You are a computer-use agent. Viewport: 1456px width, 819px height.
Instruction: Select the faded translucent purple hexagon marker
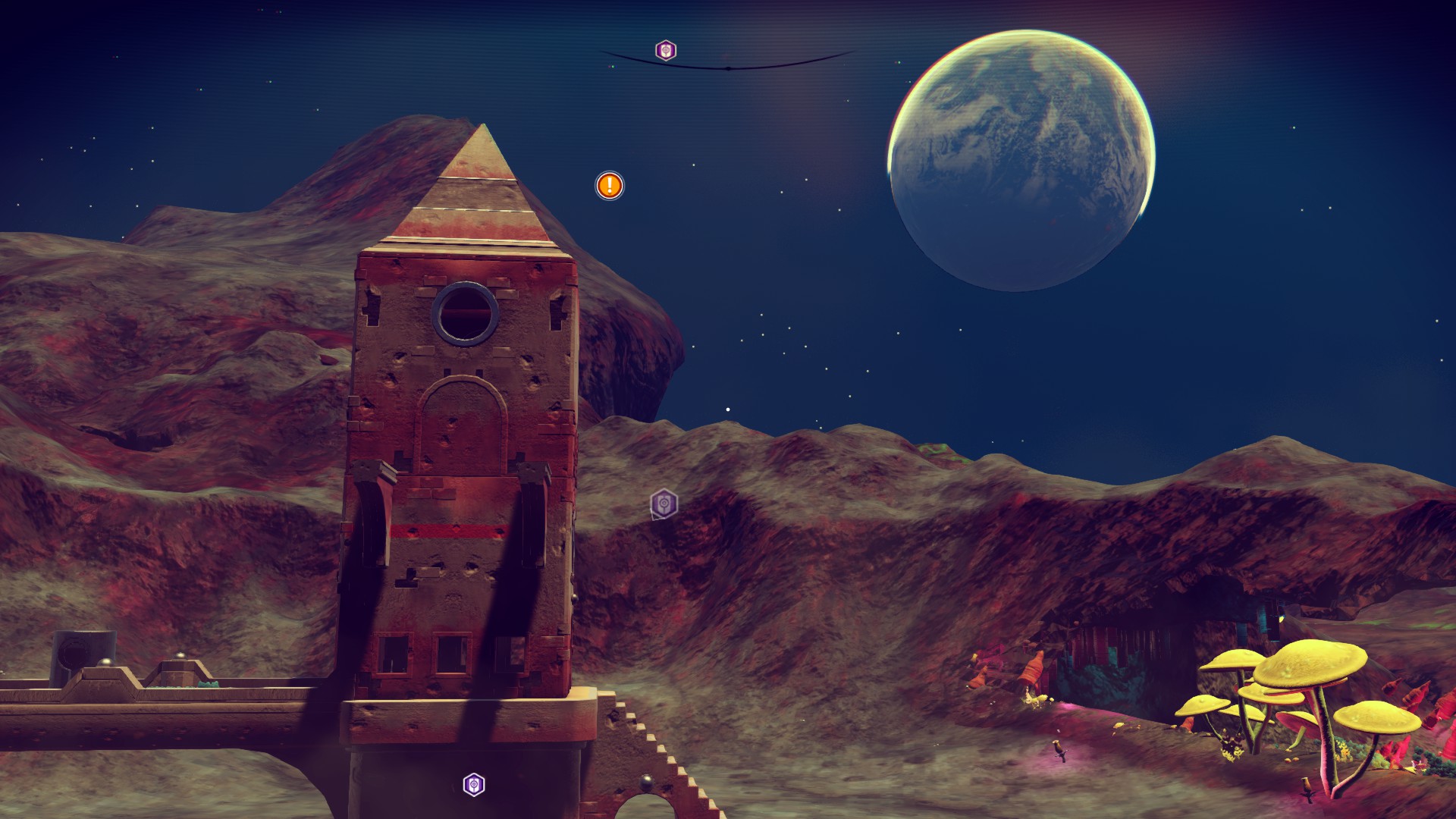(664, 504)
